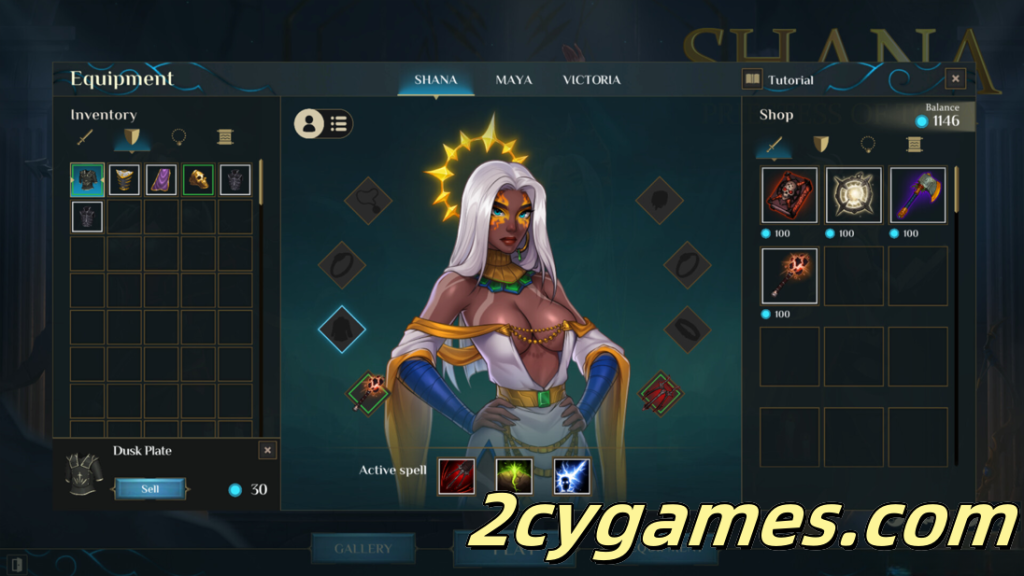The width and height of the screenshot is (1024, 576).
Task: Switch to Victoria's equipment tab
Action: [x=591, y=80]
